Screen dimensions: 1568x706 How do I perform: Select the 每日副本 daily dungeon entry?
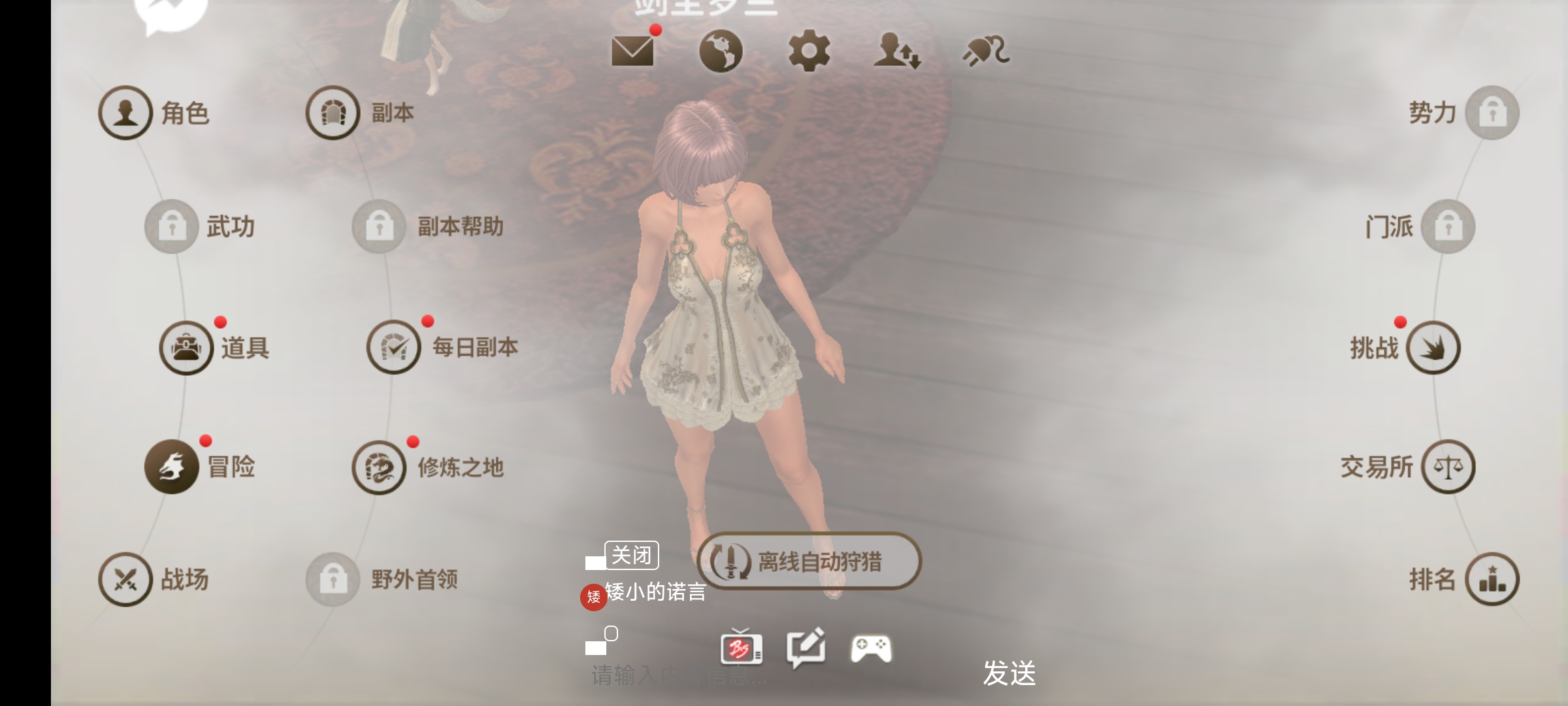[395, 348]
